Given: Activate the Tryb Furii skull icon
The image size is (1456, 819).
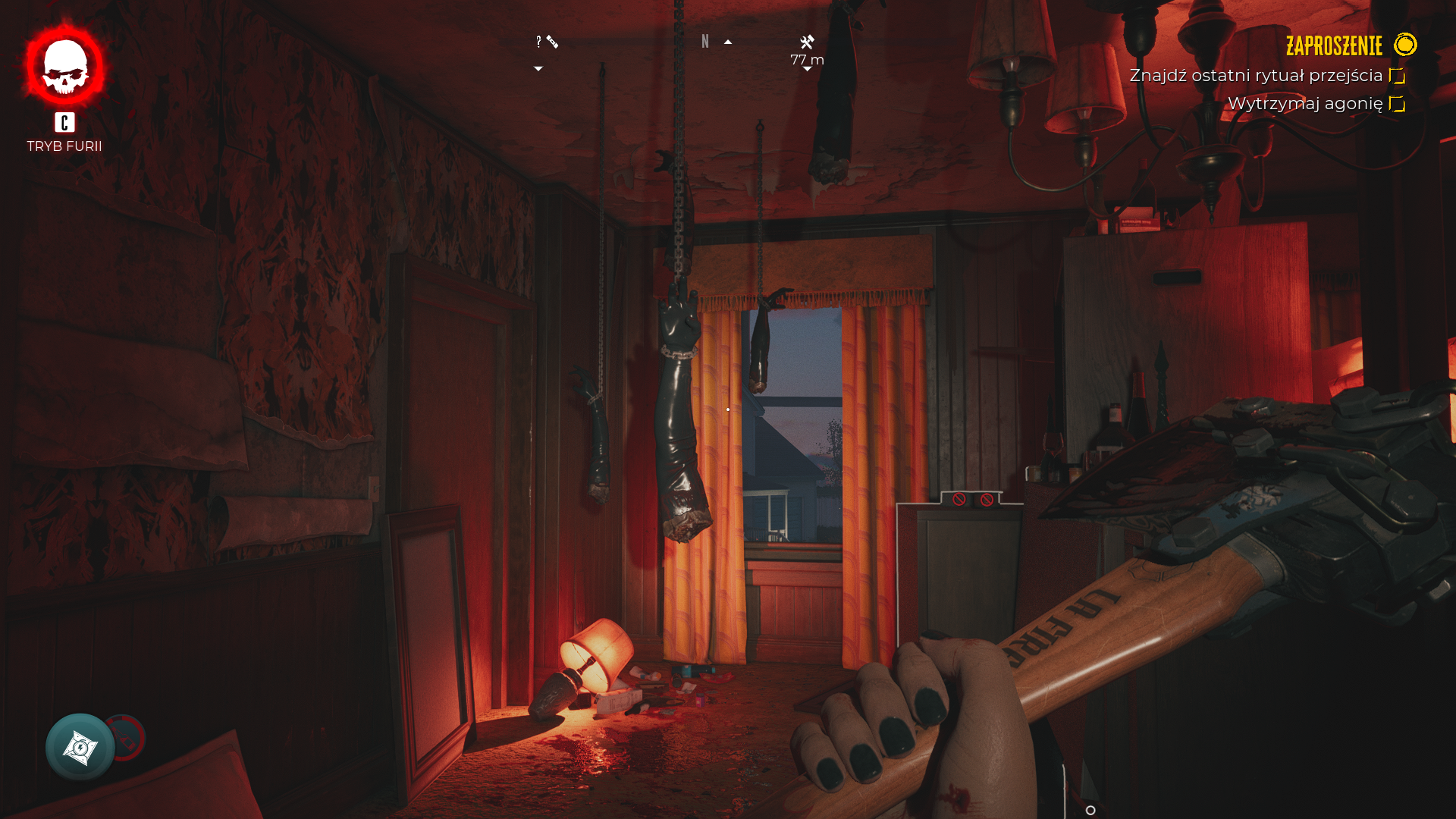Looking at the screenshot, I should [65, 67].
